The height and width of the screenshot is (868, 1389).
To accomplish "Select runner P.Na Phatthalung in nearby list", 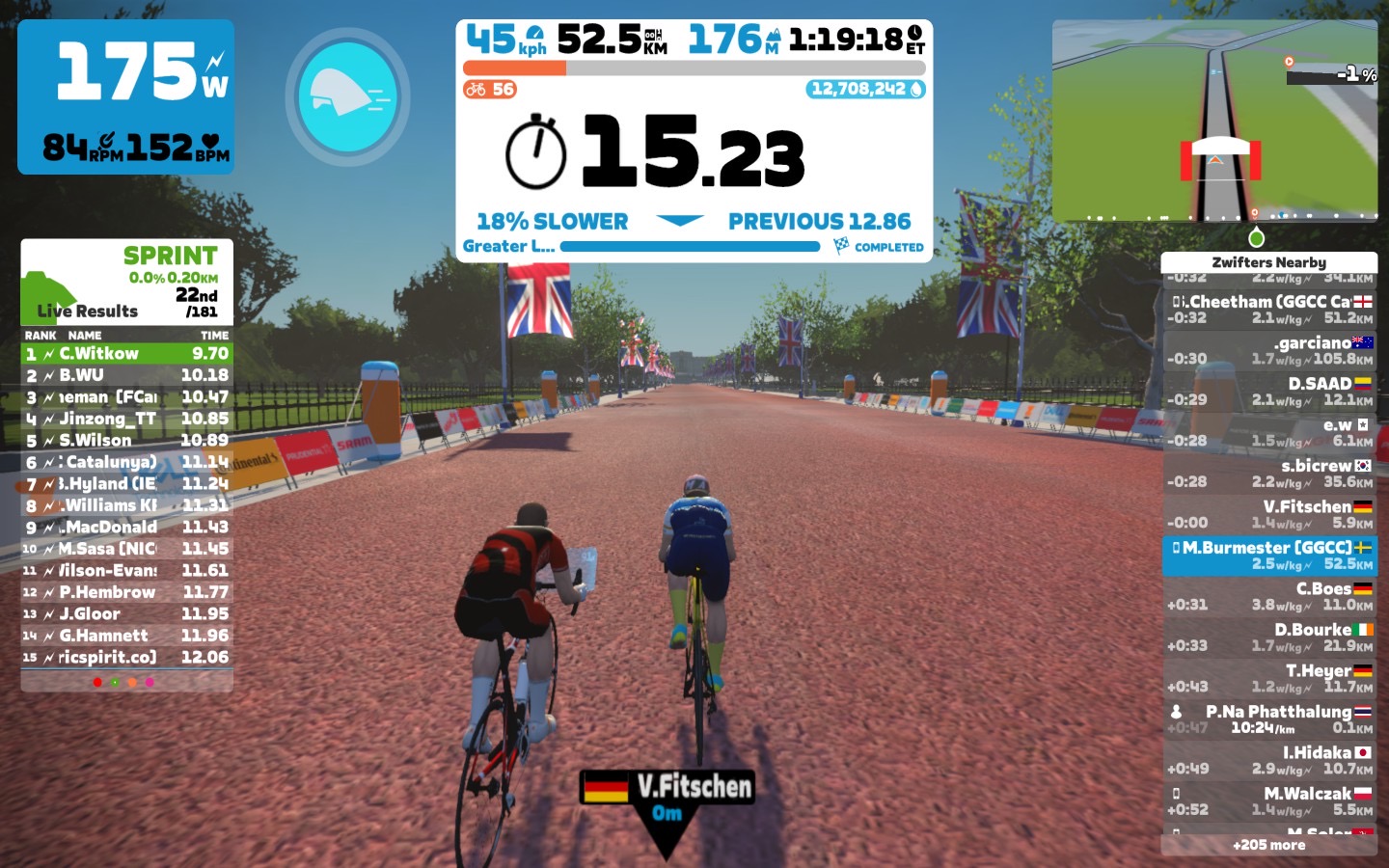I will point(1269,719).
